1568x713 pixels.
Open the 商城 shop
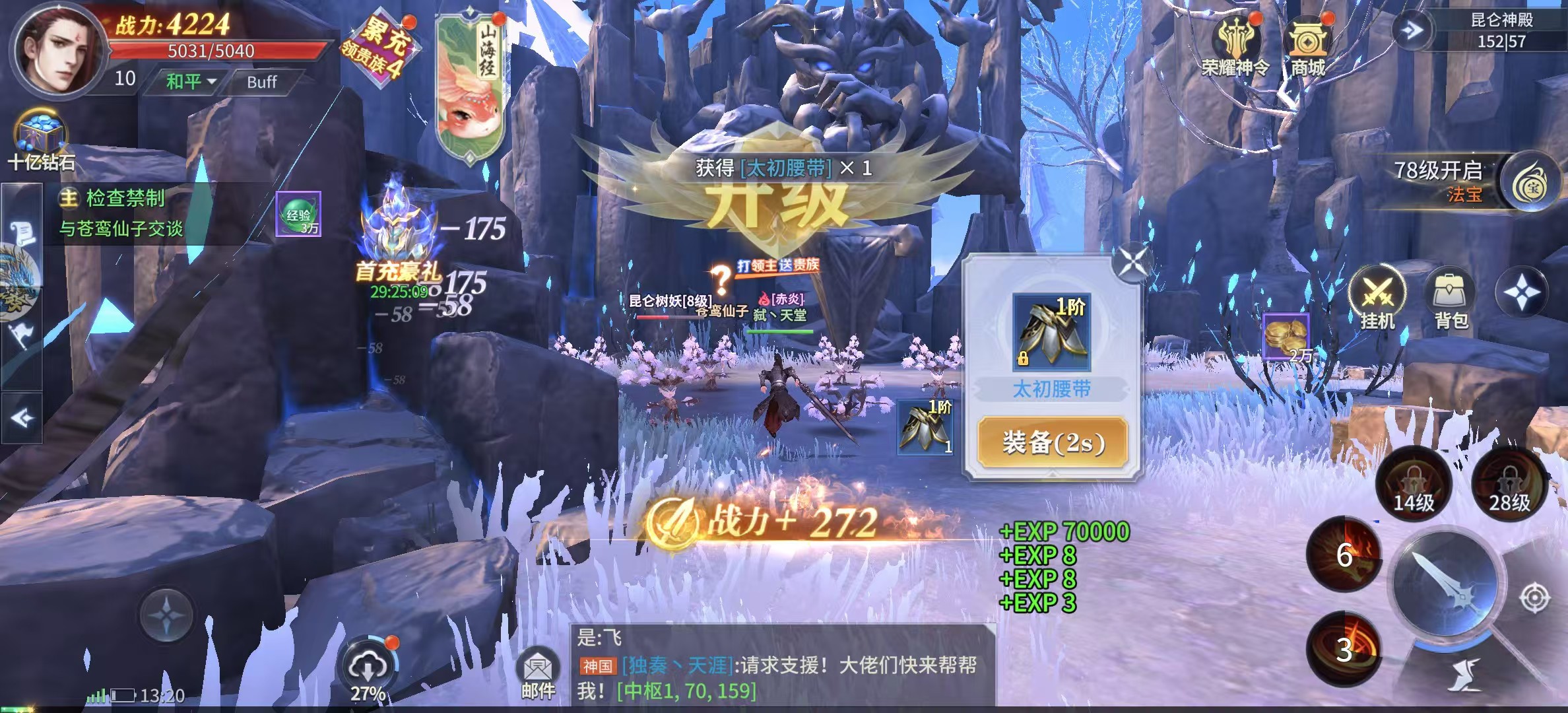pos(1307,48)
